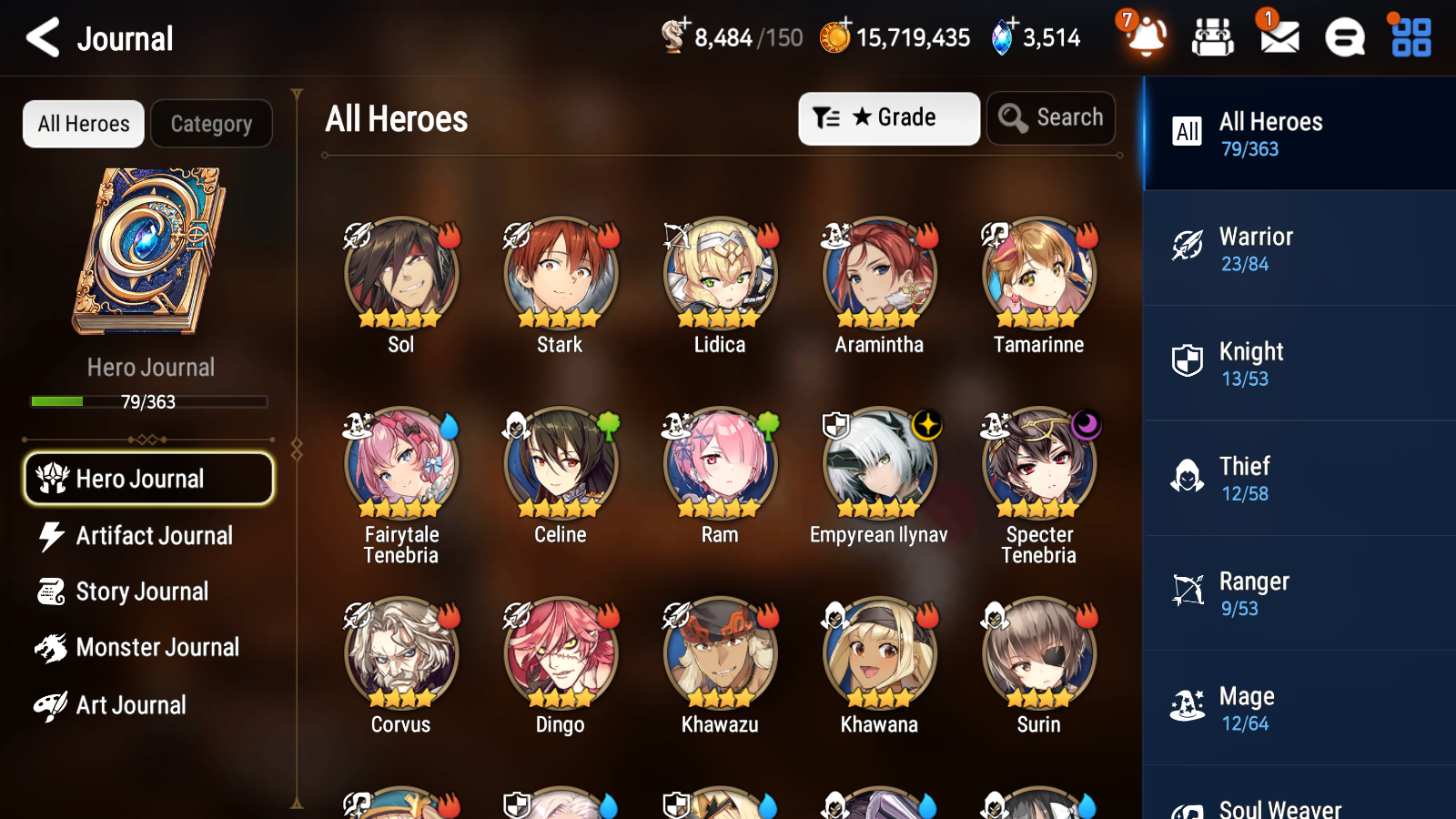The width and height of the screenshot is (1456, 819).
Task: Open Monster Journal via dragon icon
Action: pyautogui.click(x=52, y=647)
